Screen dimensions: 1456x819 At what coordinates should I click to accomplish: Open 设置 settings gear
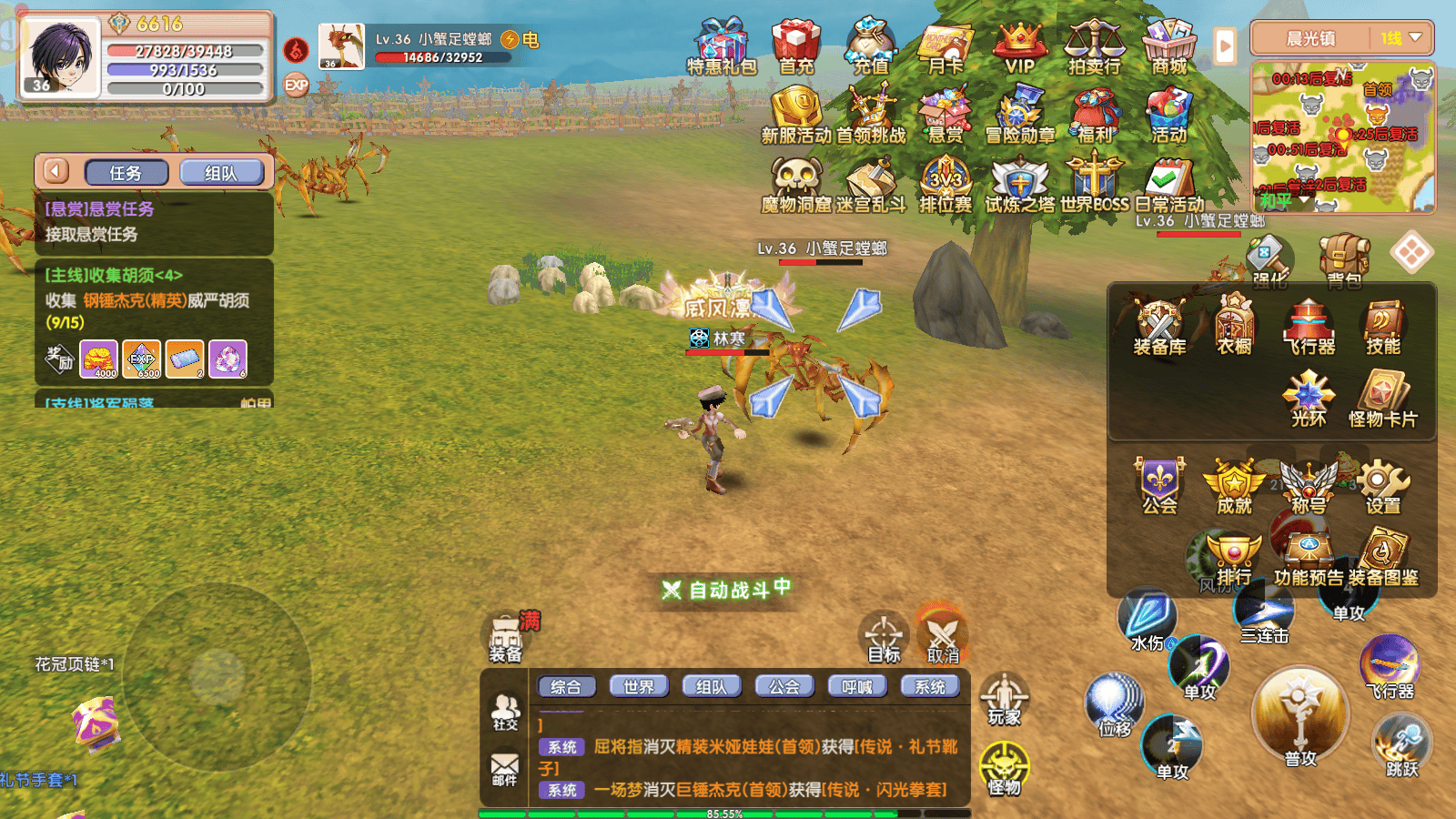click(x=1382, y=487)
